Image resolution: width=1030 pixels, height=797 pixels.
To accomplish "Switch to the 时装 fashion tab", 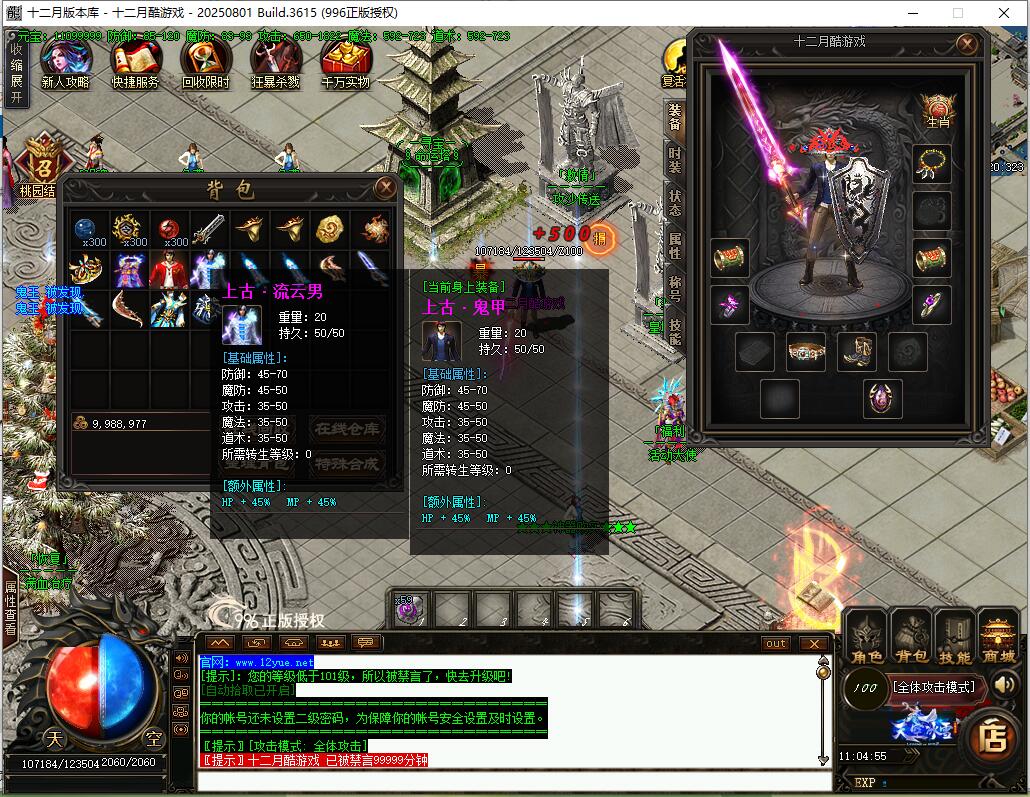I will (x=676, y=161).
